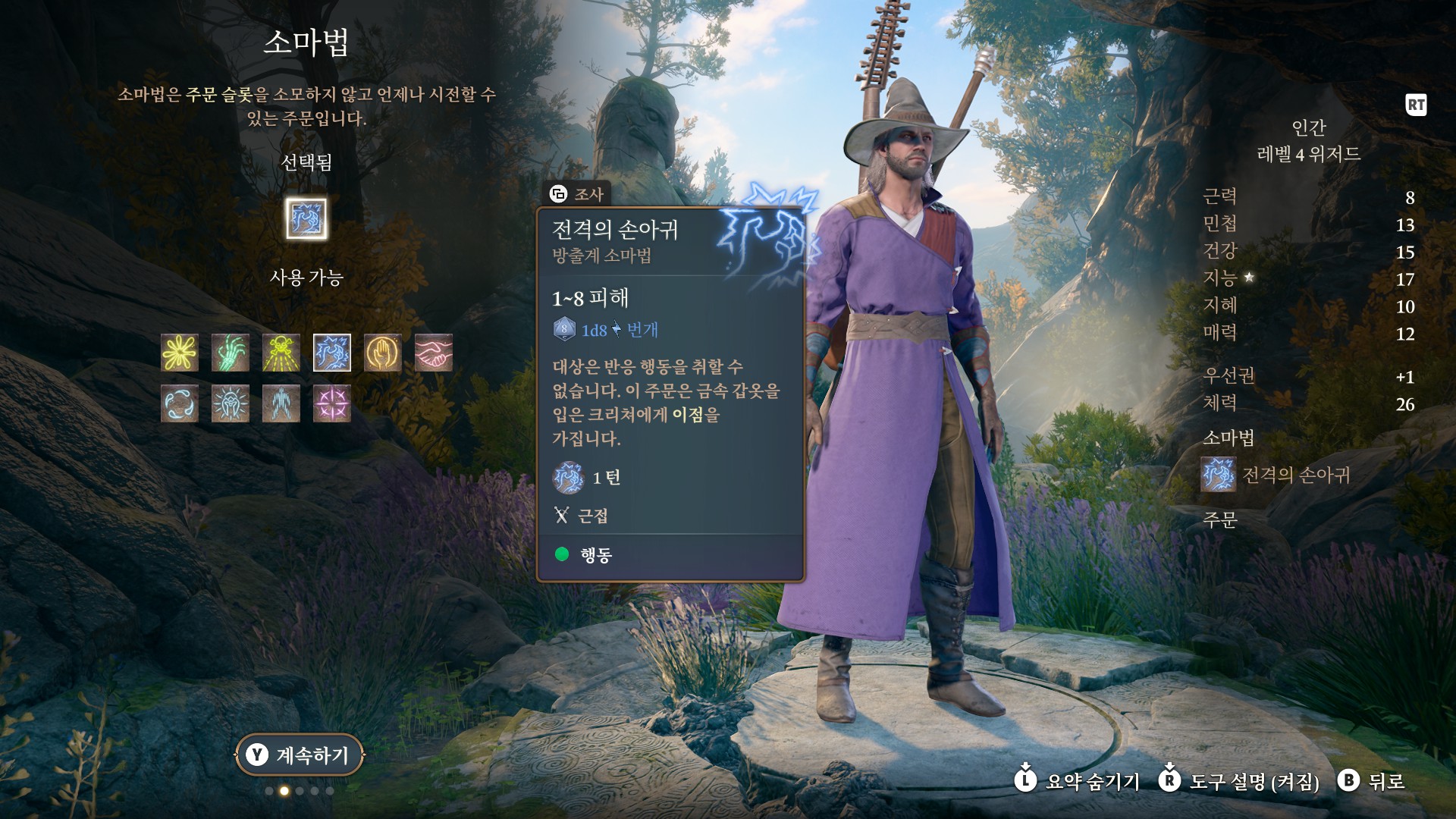The height and width of the screenshot is (819, 1456).
Task: Continue with the 계속하기 button
Action: click(300, 755)
